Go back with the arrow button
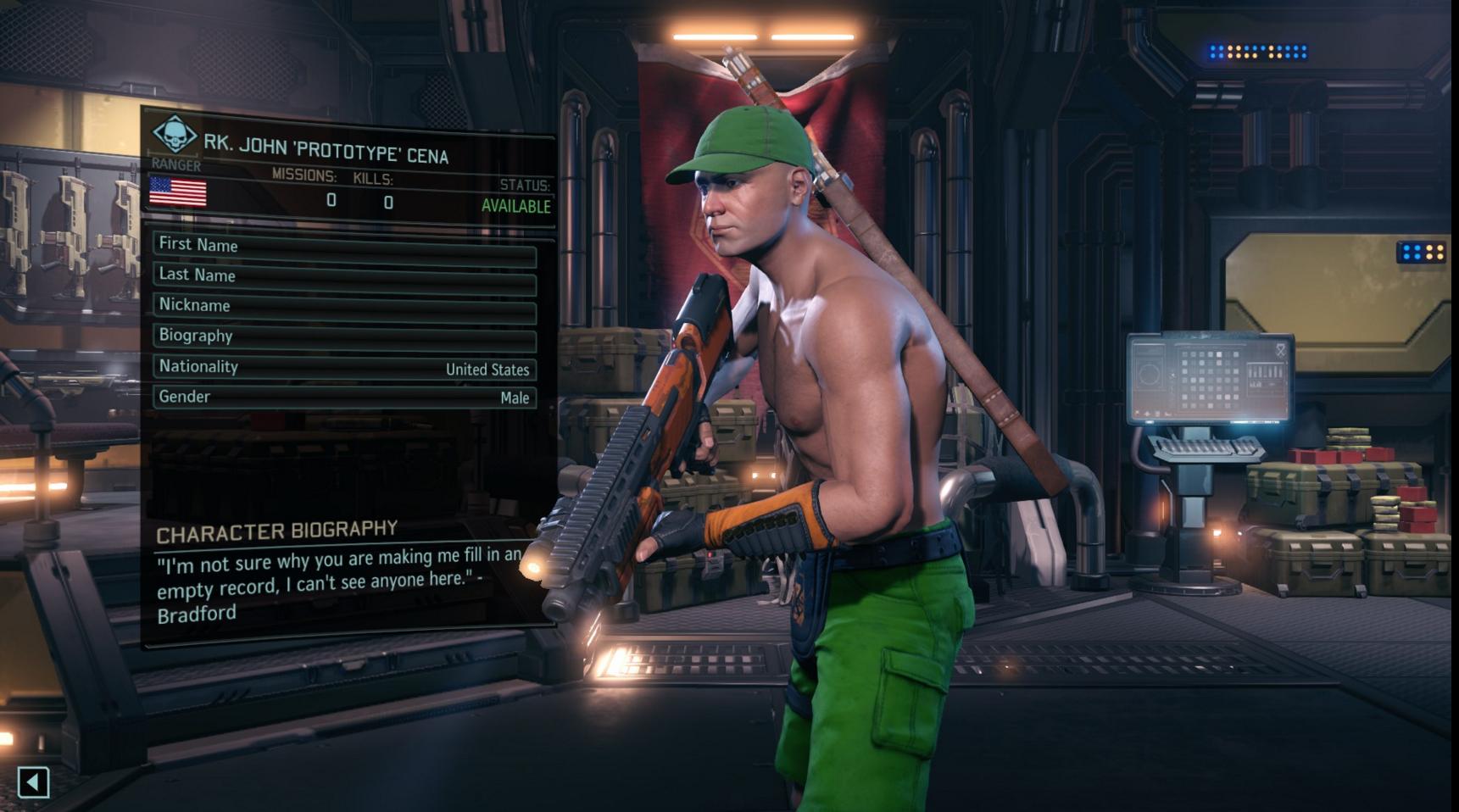The image size is (1459, 812). (x=33, y=781)
